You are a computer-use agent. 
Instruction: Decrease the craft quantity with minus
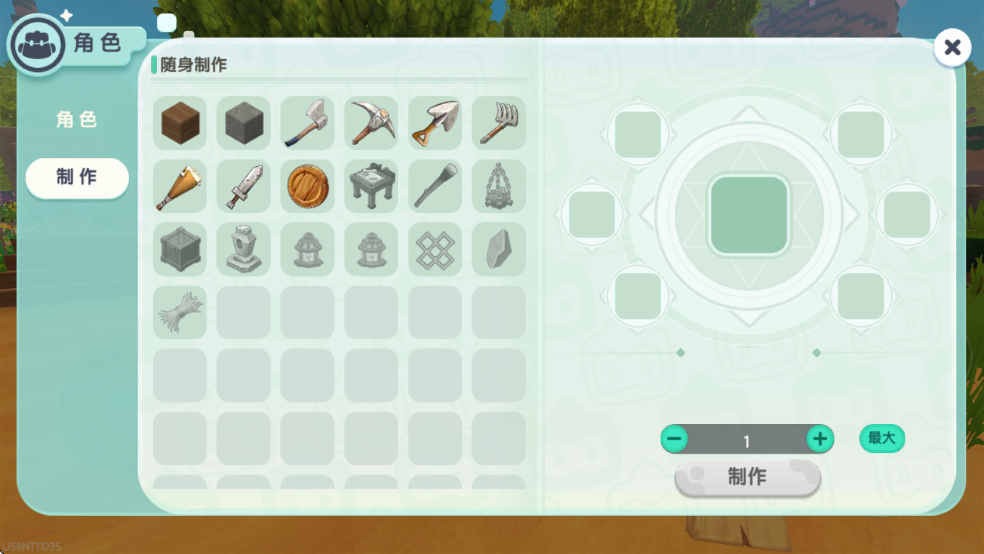[x=674, y=439]
